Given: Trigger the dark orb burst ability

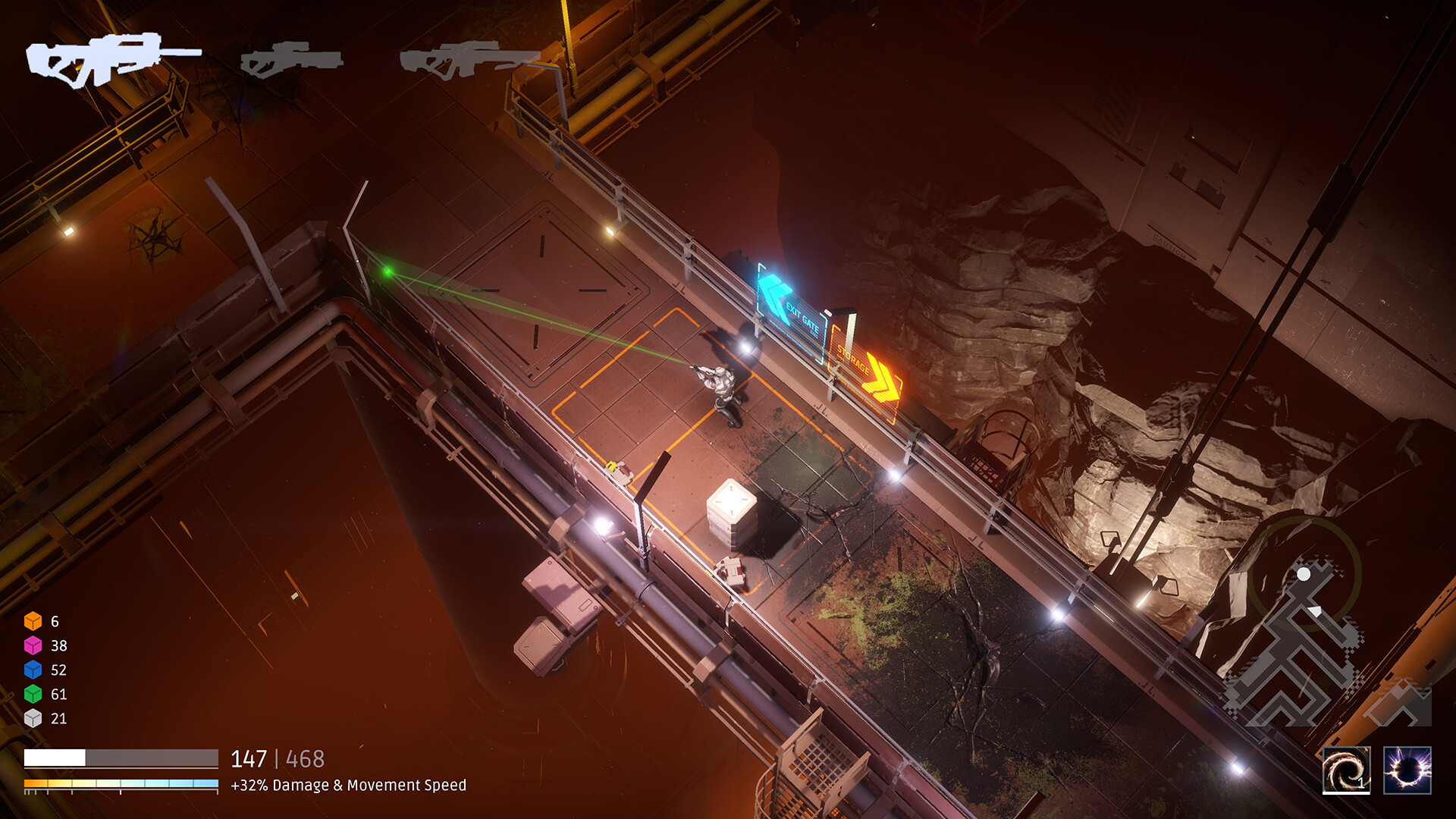Looking at the screenshot, I should 1407,770.
